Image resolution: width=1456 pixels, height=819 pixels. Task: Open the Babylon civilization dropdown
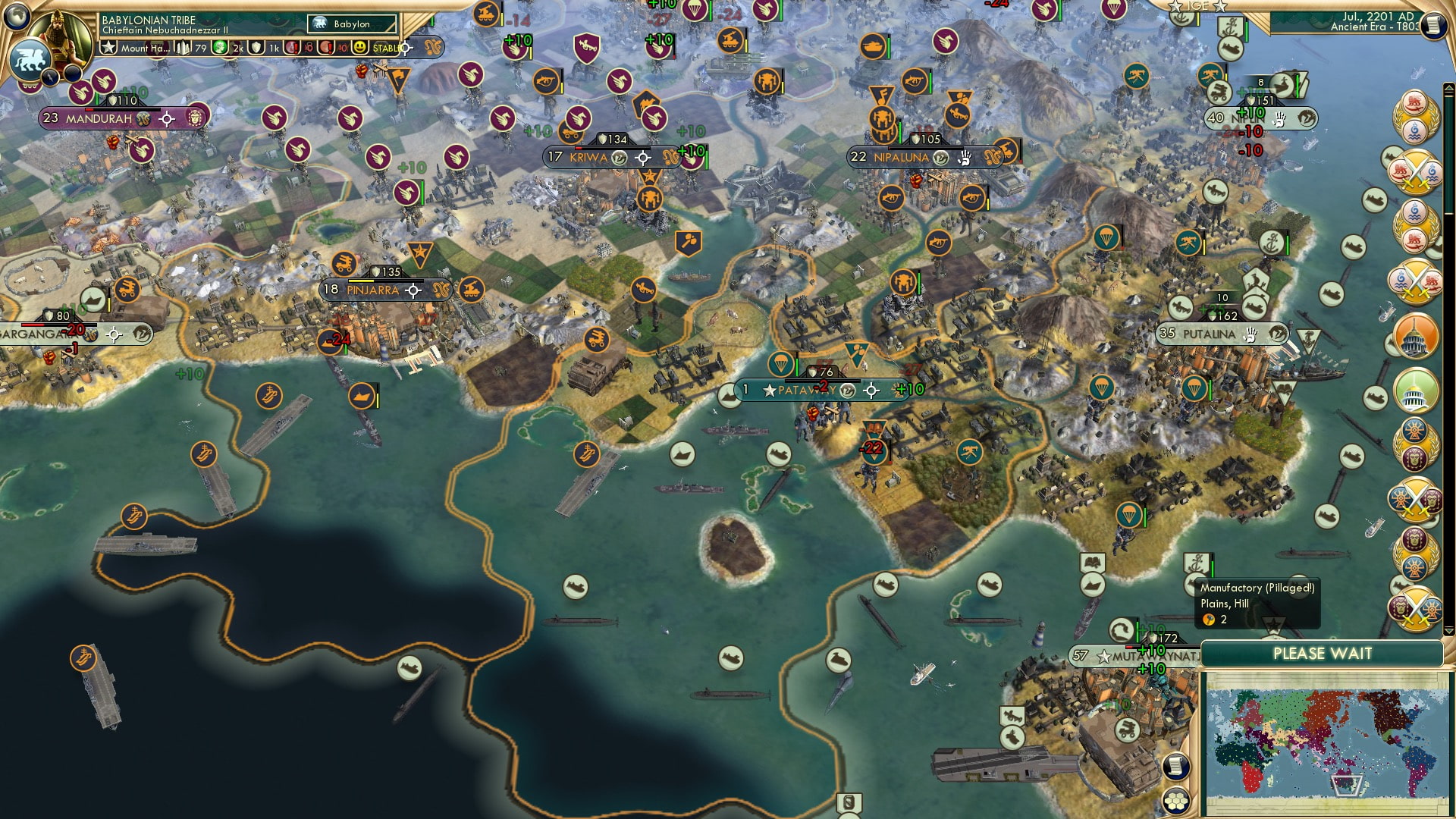[x=351, y=24]
